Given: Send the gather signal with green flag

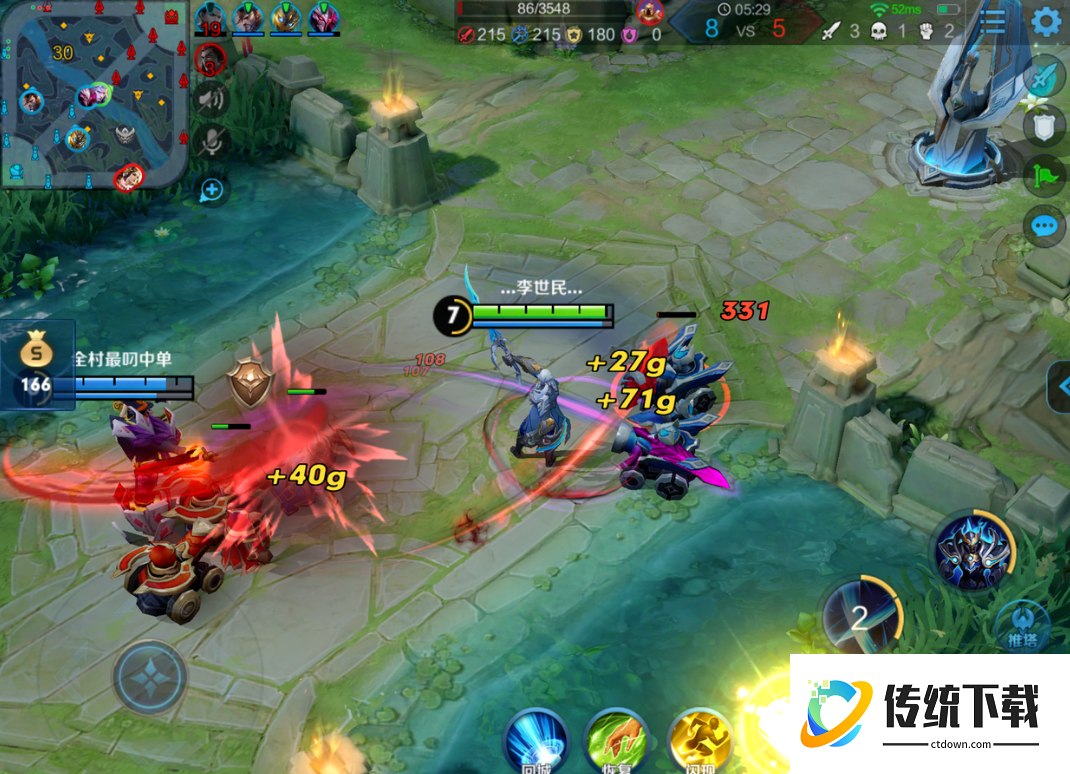Looking at the screenshot, I should point(1044,177).
